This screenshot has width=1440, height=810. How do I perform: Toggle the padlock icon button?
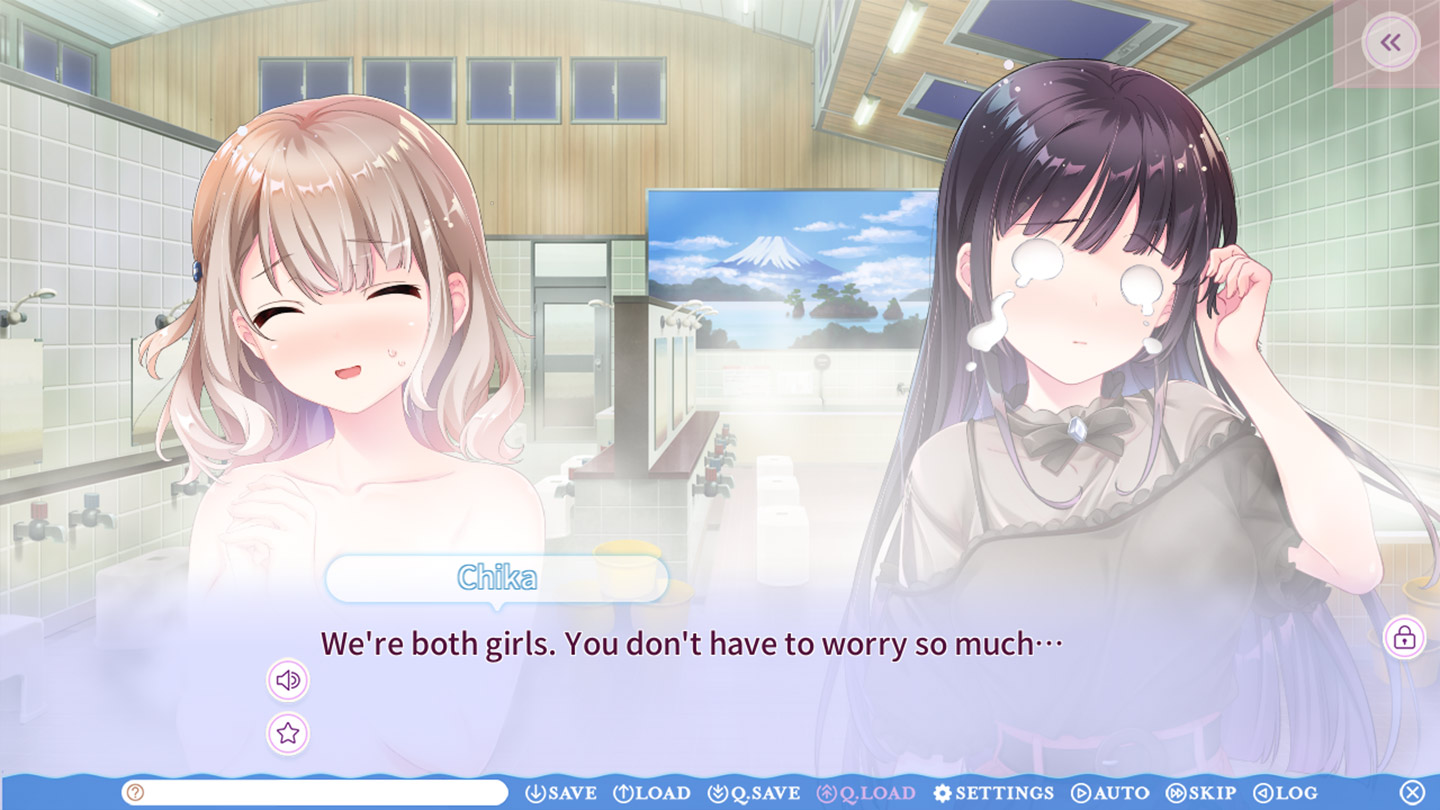click(1404, 637)
